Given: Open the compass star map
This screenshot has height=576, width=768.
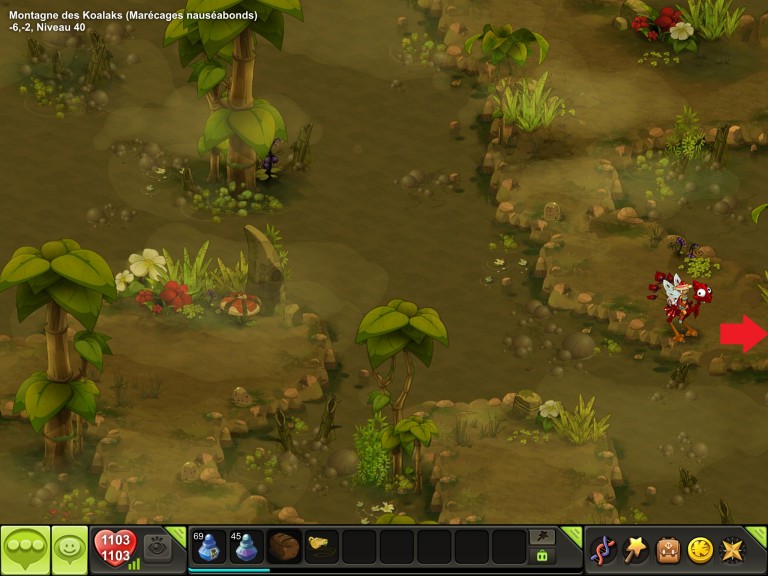Looking at the screenshot, I should 732,550.
